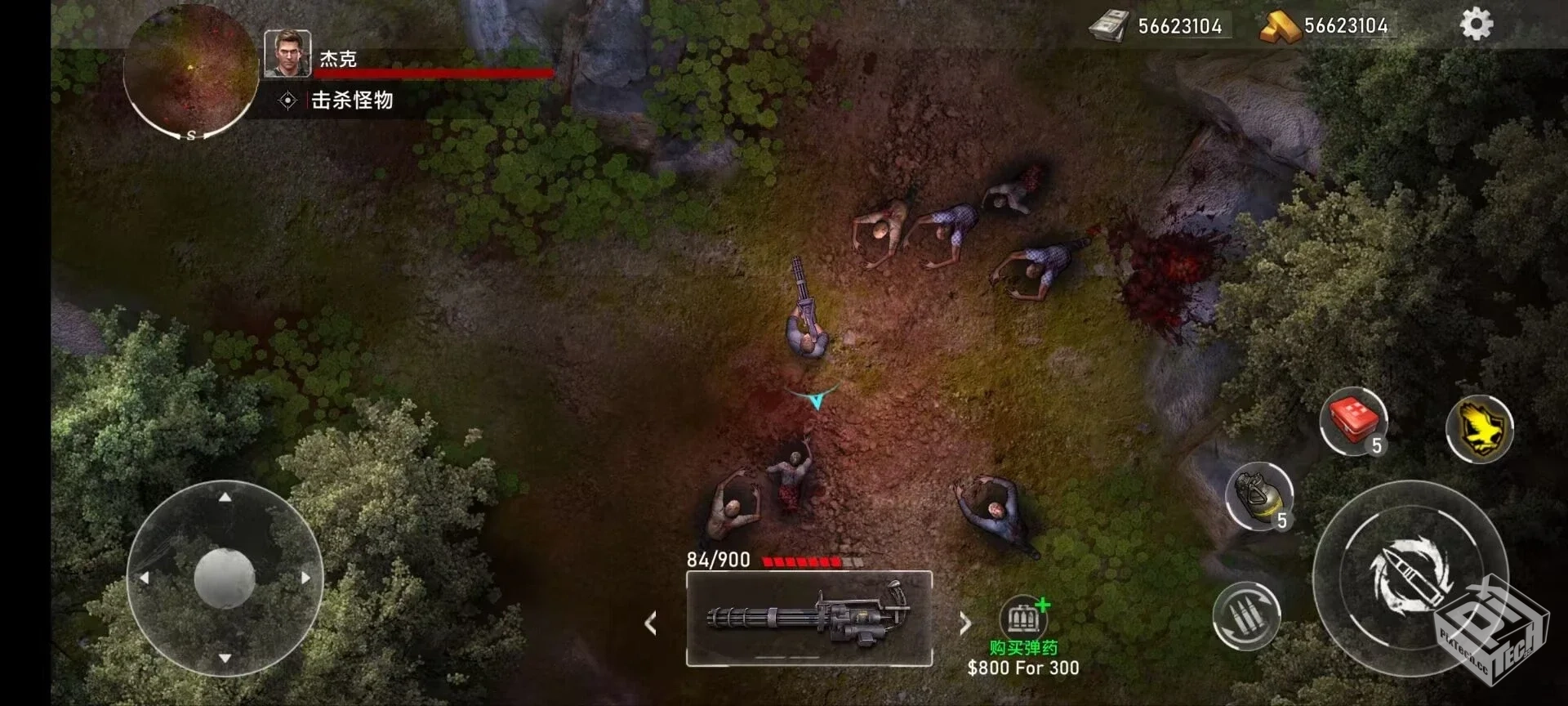Use the red medkit item

[x=1353, y=421]
